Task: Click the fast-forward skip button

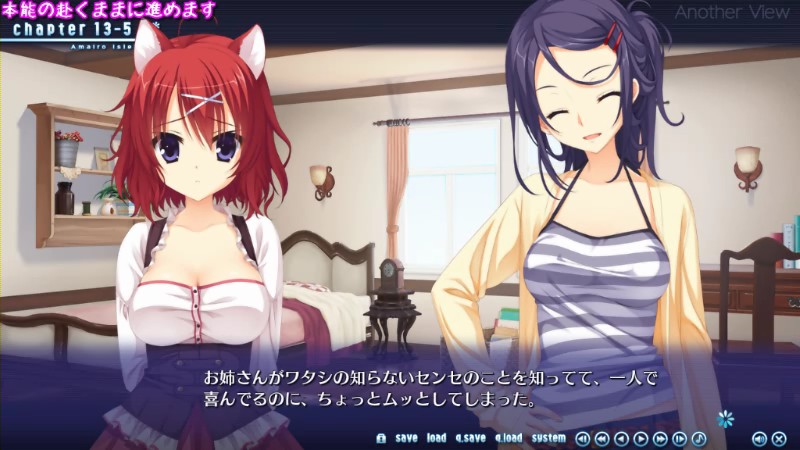Action: [x=660, y=438]
